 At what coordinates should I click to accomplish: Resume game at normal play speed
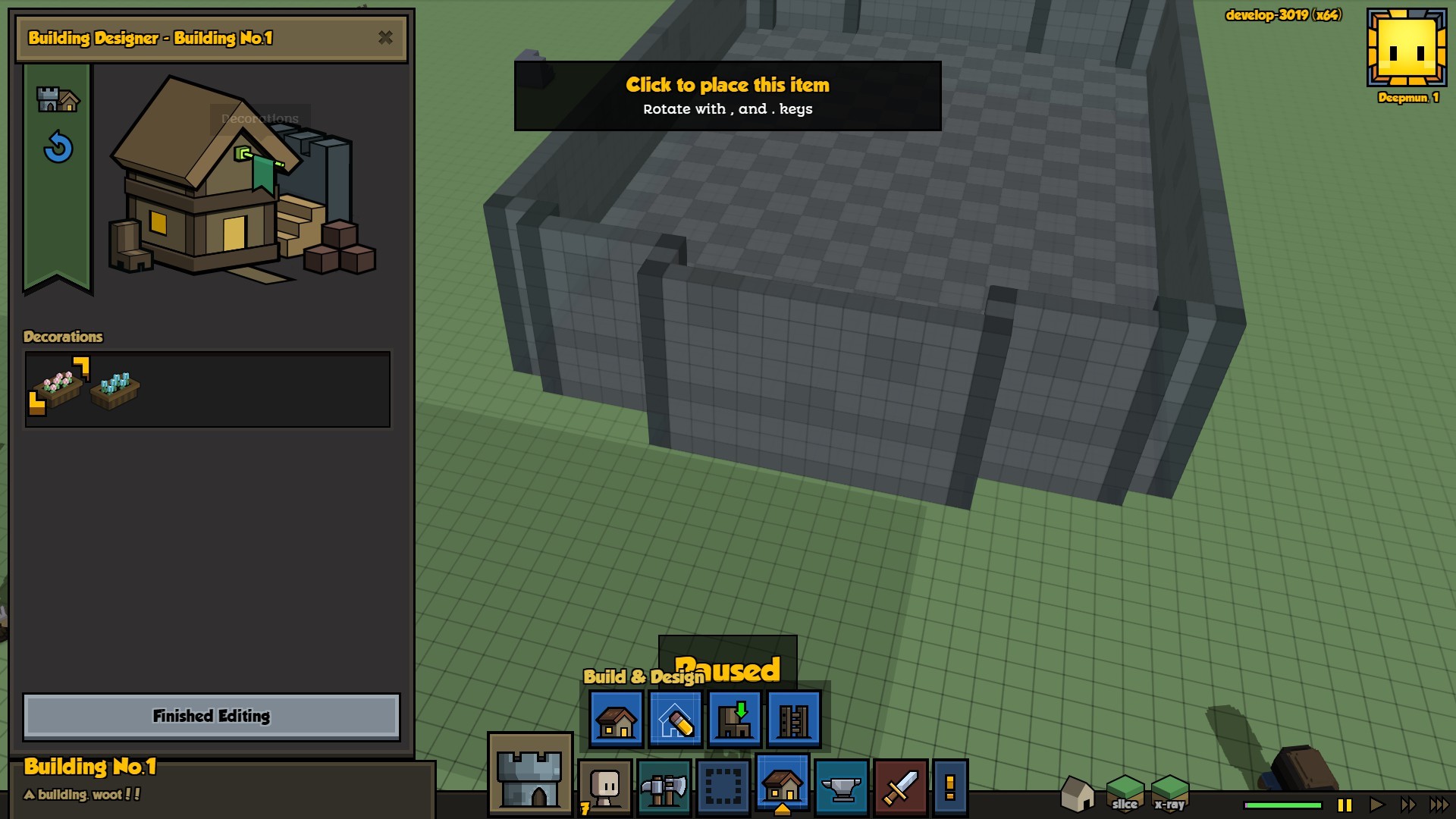(1376, 805)
